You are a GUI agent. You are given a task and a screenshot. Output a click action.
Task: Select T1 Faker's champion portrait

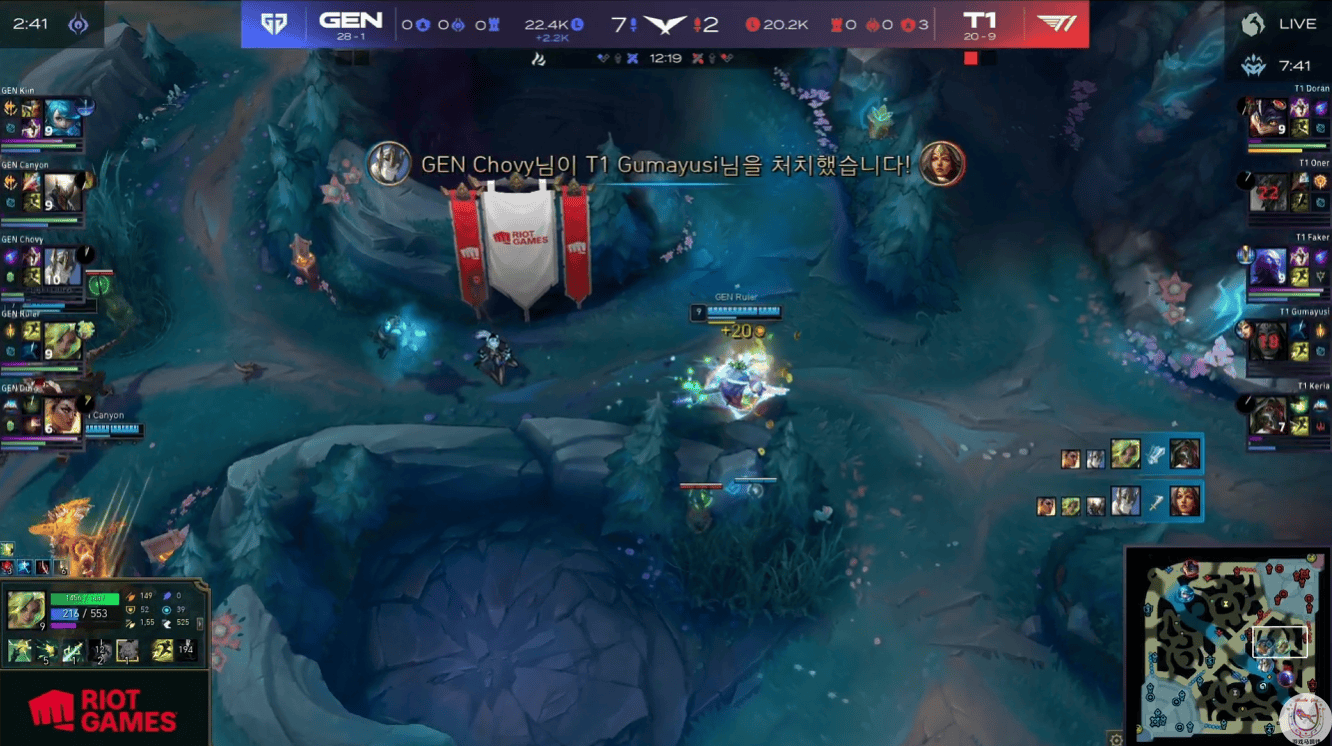click(x=1268, y=267)
